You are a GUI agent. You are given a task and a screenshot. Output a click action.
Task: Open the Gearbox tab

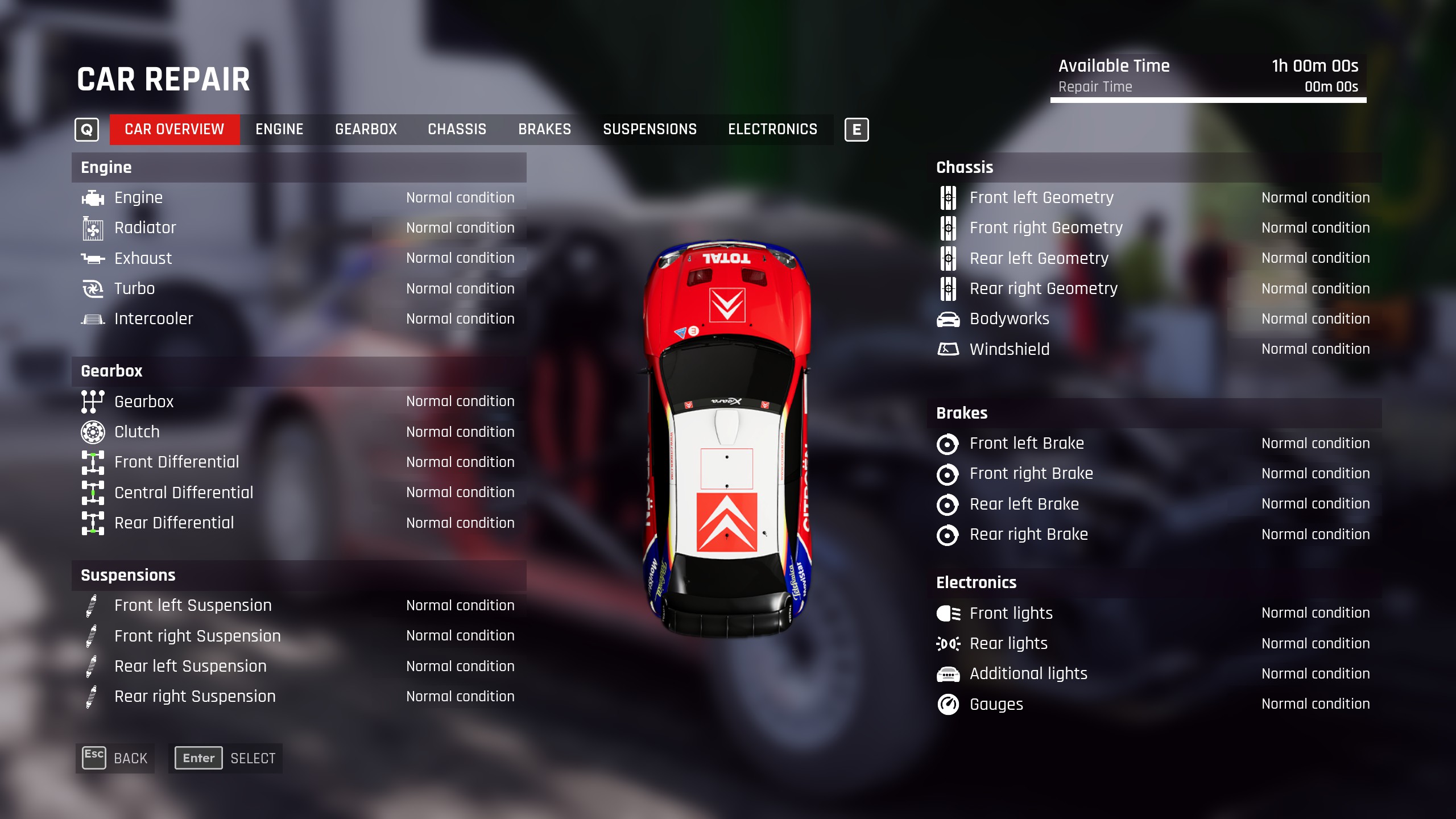point(366,130)
